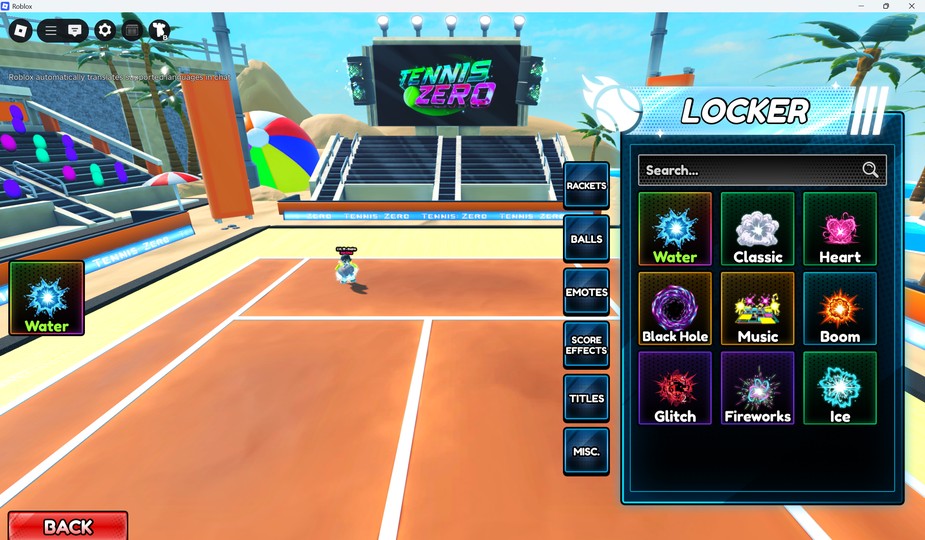Switch to the Rackets category
The image size is (925, 540).
click(586, 186)
